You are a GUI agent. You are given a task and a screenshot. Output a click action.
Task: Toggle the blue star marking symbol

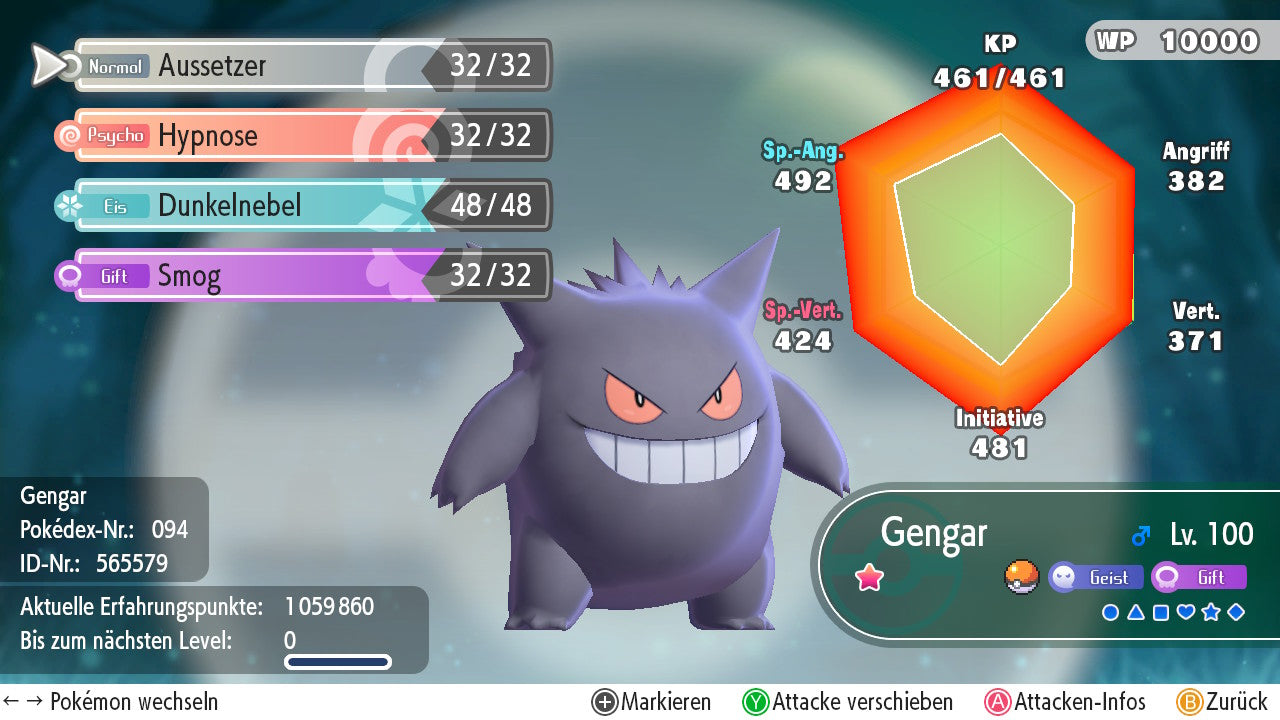click(x=1211, y=612)
